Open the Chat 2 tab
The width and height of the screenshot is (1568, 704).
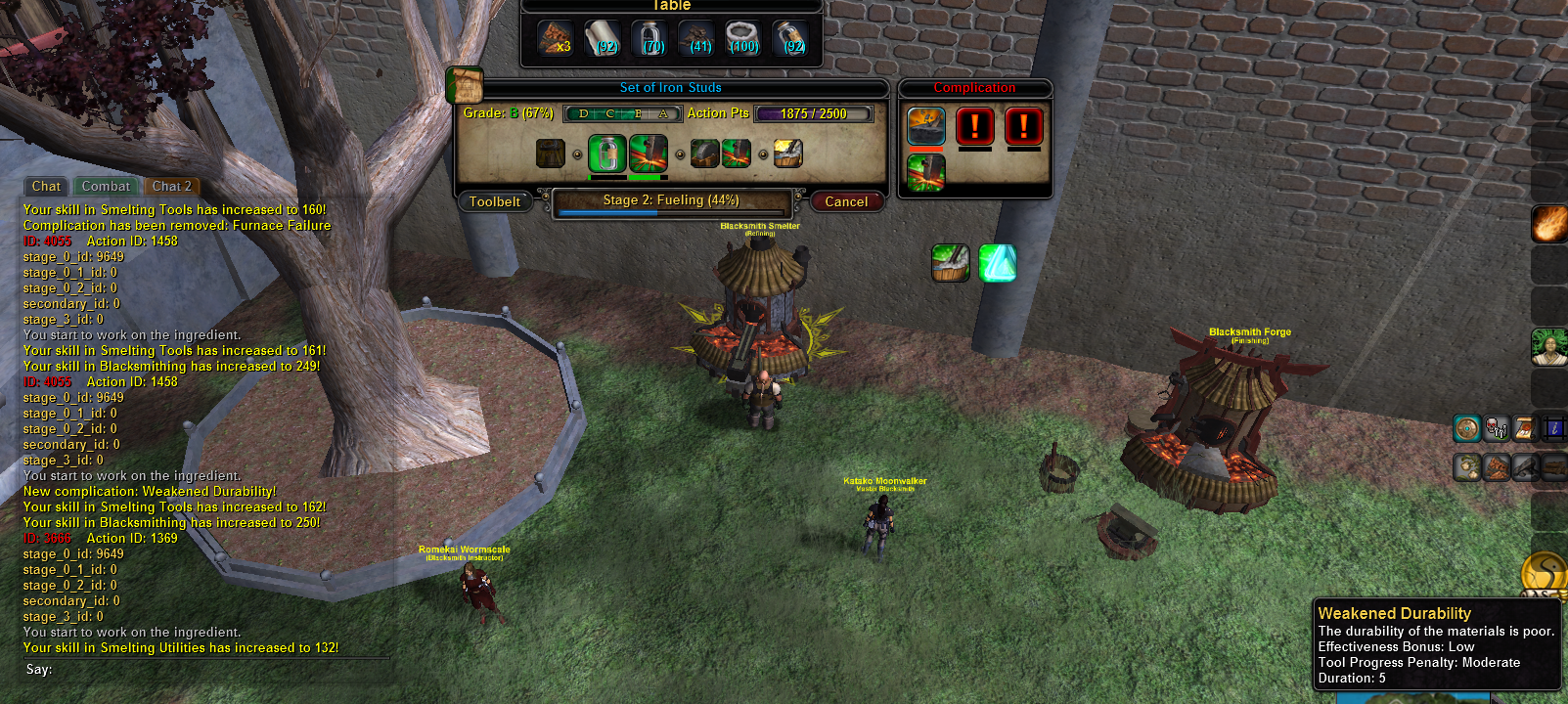pyautogui.click(x=172, y=186)
